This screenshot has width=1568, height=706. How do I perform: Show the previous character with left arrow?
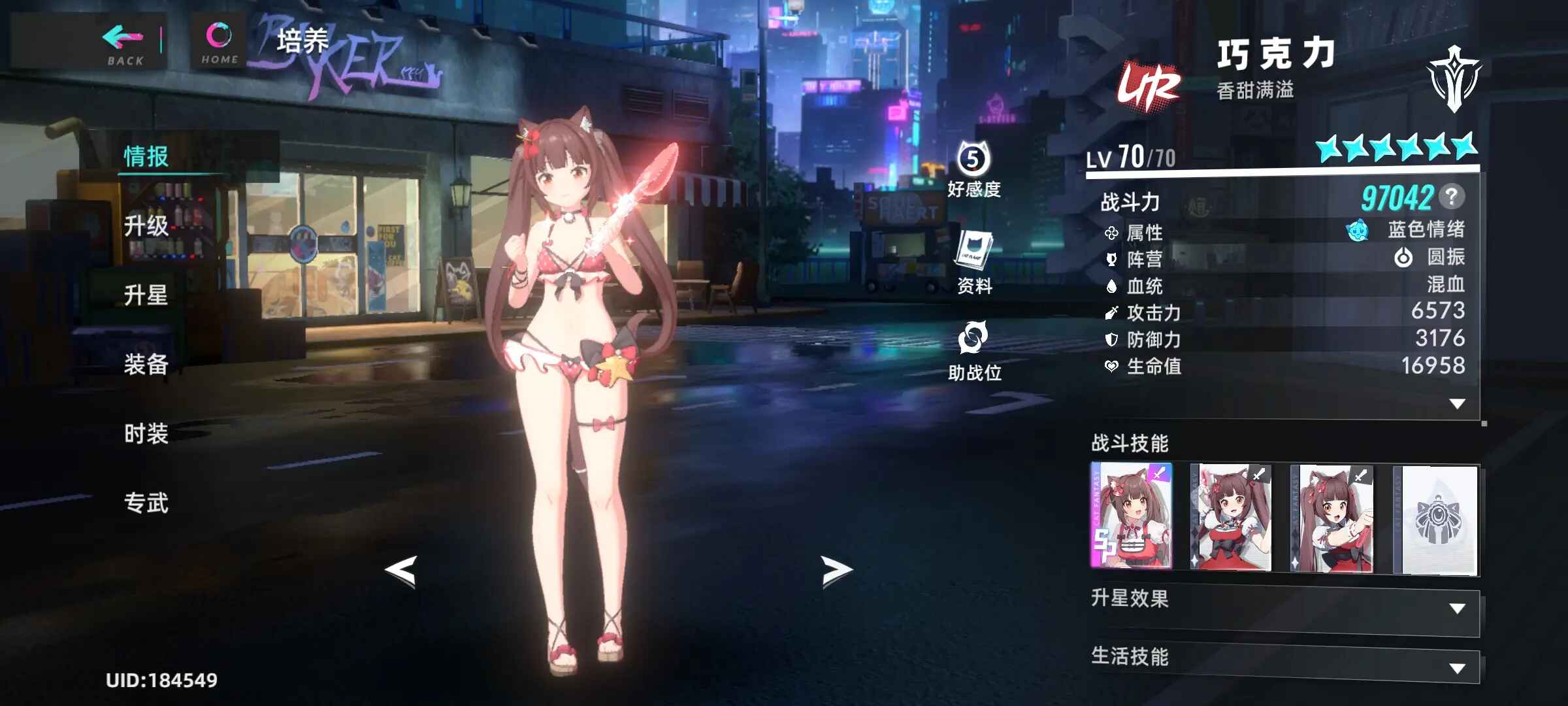(401, 571)
